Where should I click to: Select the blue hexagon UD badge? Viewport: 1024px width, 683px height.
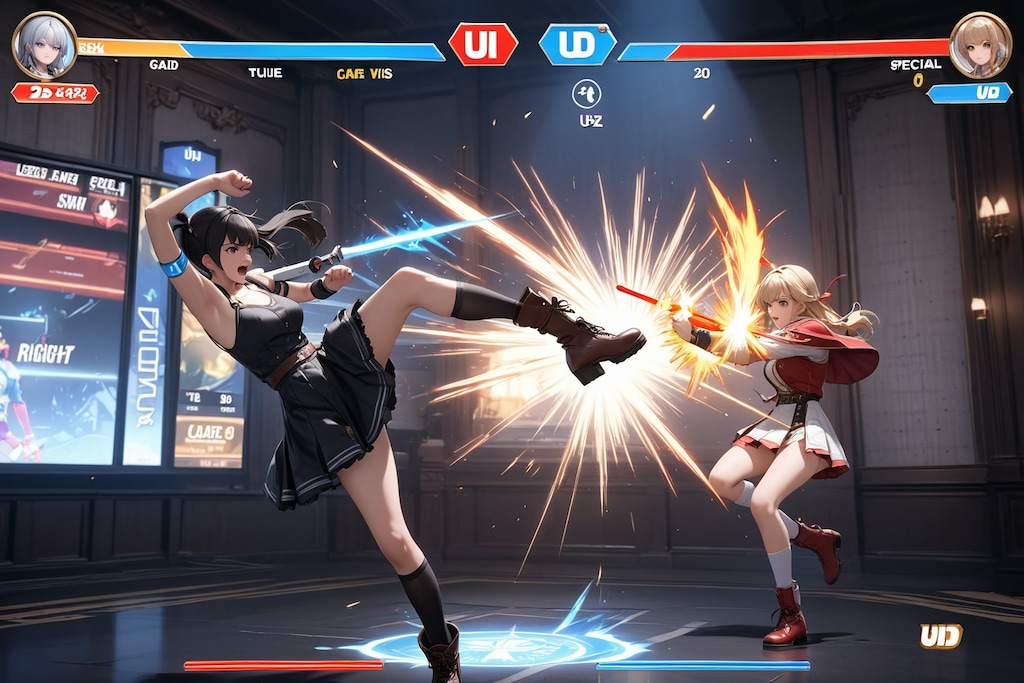[x=577, y=44]
